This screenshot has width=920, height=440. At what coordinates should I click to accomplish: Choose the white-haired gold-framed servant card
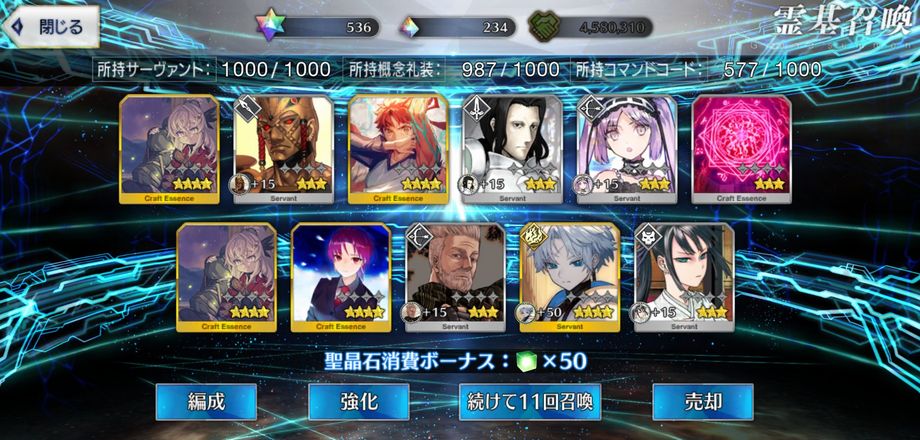[569, 277]
